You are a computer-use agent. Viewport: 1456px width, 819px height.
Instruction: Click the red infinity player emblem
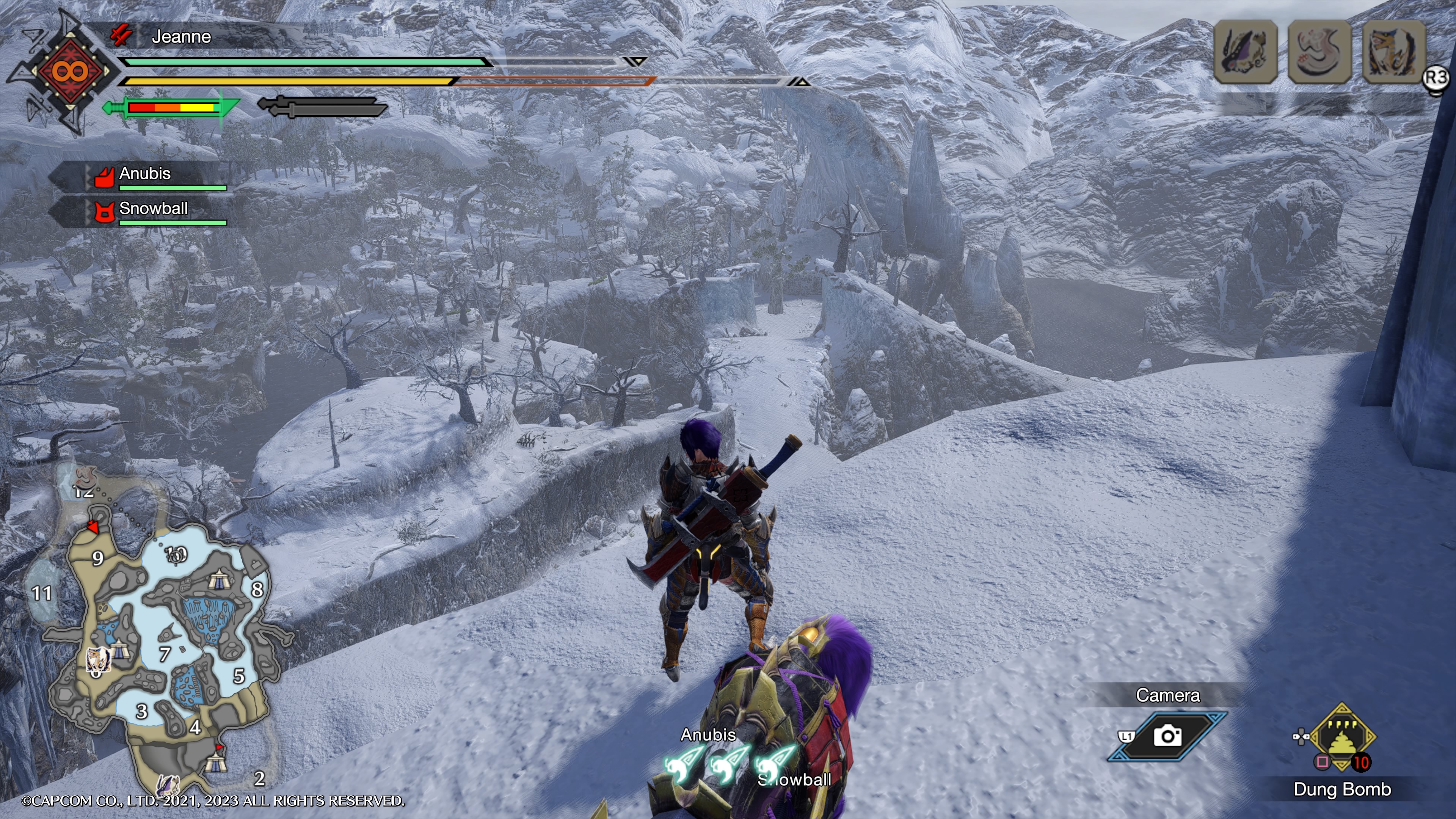click(70, 72)
